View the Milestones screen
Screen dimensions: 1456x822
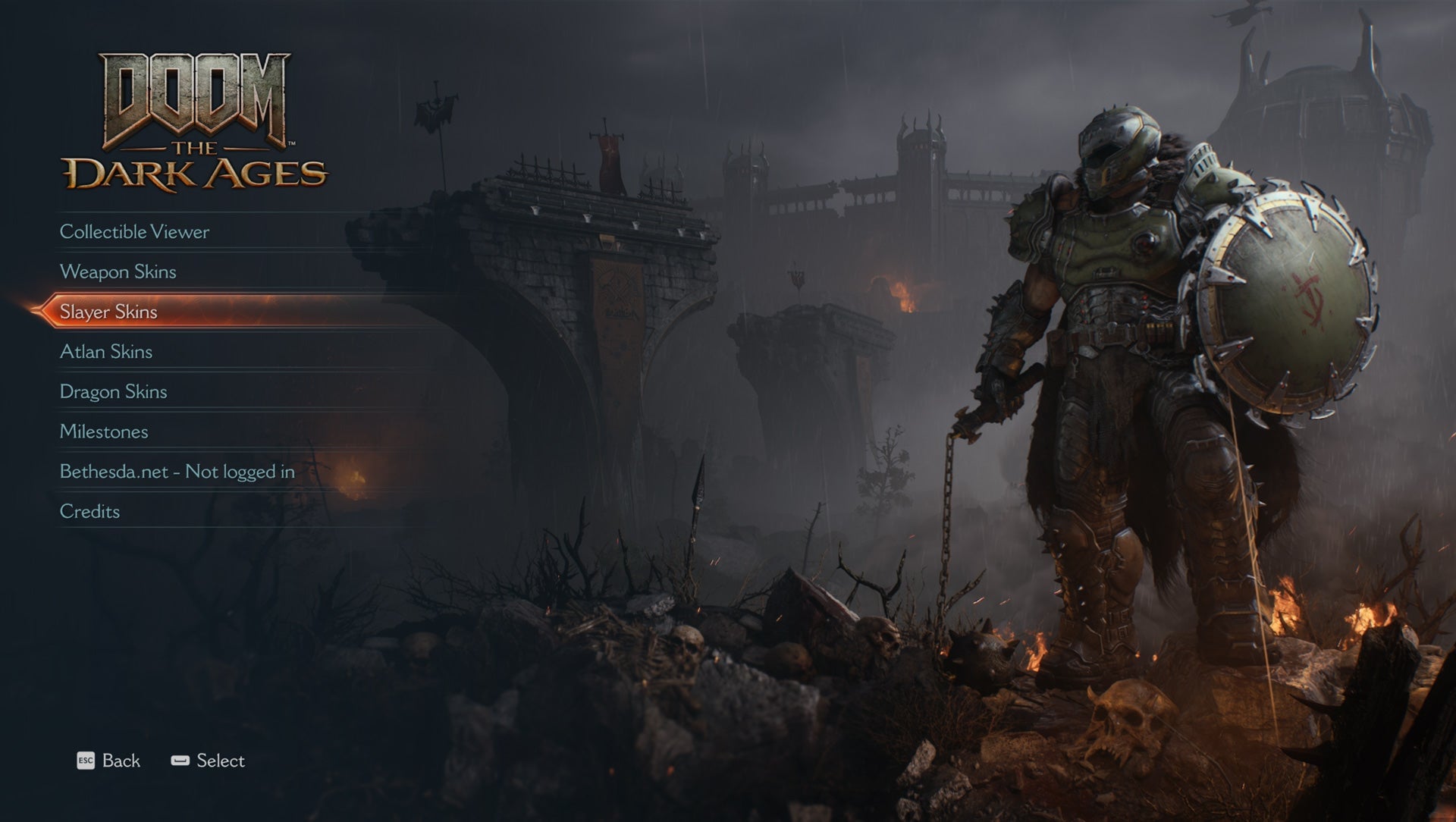click(103, 432)
